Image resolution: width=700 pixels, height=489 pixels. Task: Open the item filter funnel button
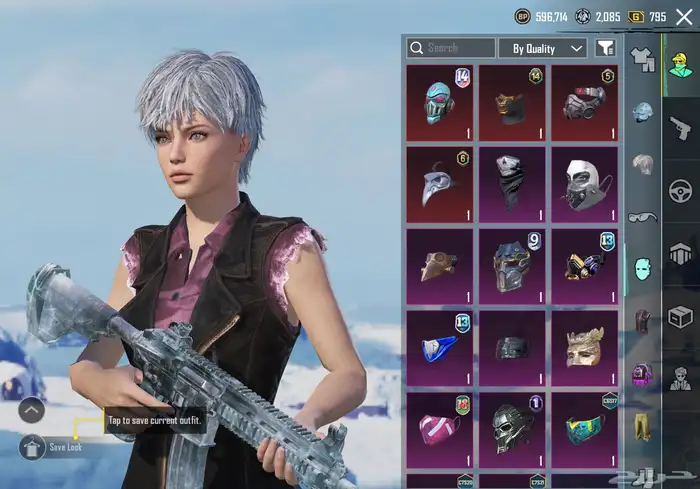pyautogui.click(x=605, y=48)
